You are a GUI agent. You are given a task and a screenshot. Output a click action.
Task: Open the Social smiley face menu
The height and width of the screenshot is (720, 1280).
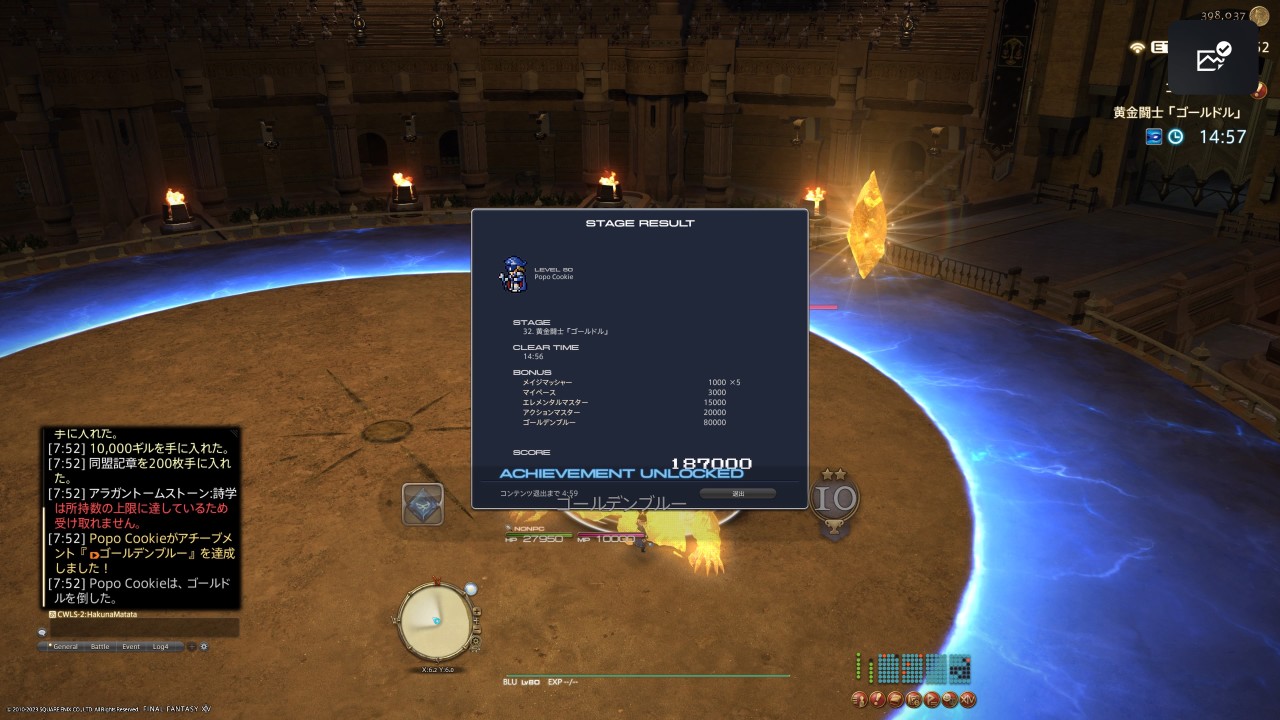pos(949,699)
